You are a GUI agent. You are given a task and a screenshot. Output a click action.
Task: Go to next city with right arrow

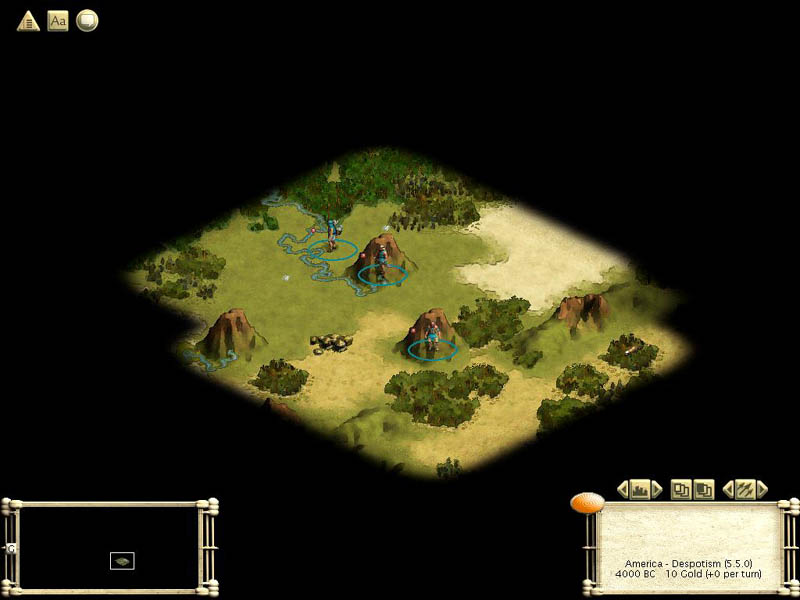click(x=657, y=489)
